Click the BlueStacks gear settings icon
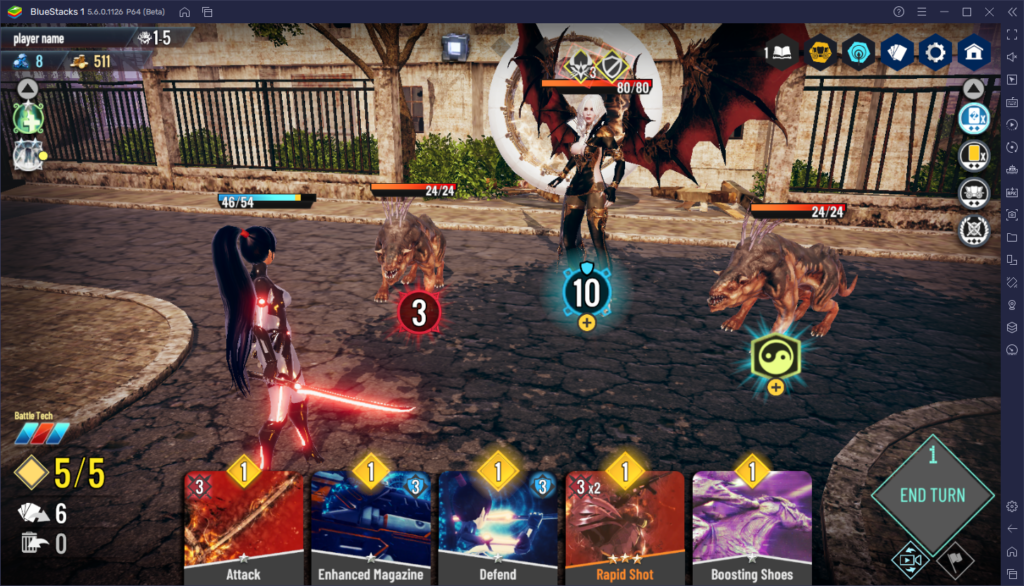Image resolution: width=1024 pixels, height=586 pixels. pos(1011,506)
